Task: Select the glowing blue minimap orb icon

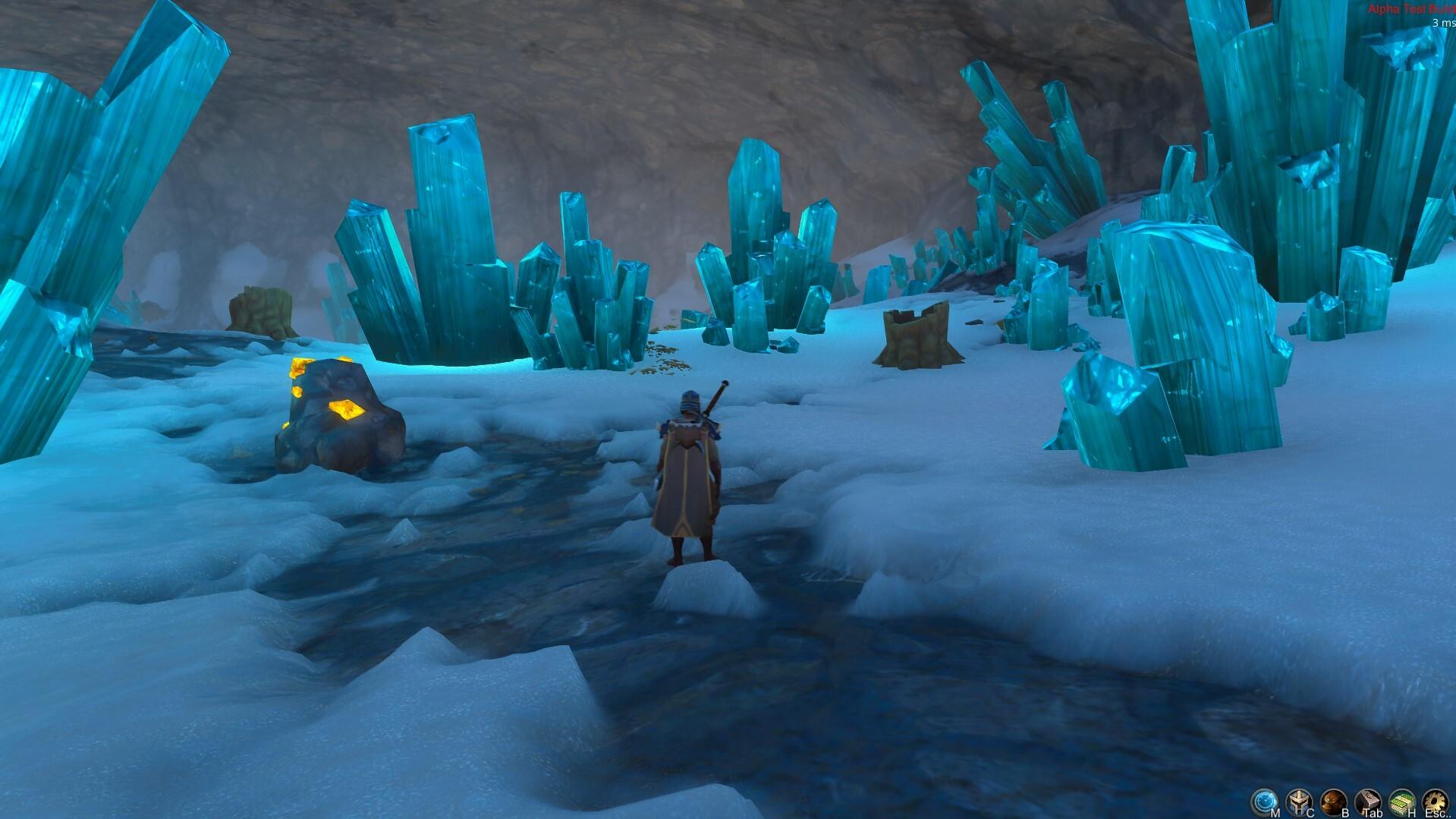Action: [1266, 799]
